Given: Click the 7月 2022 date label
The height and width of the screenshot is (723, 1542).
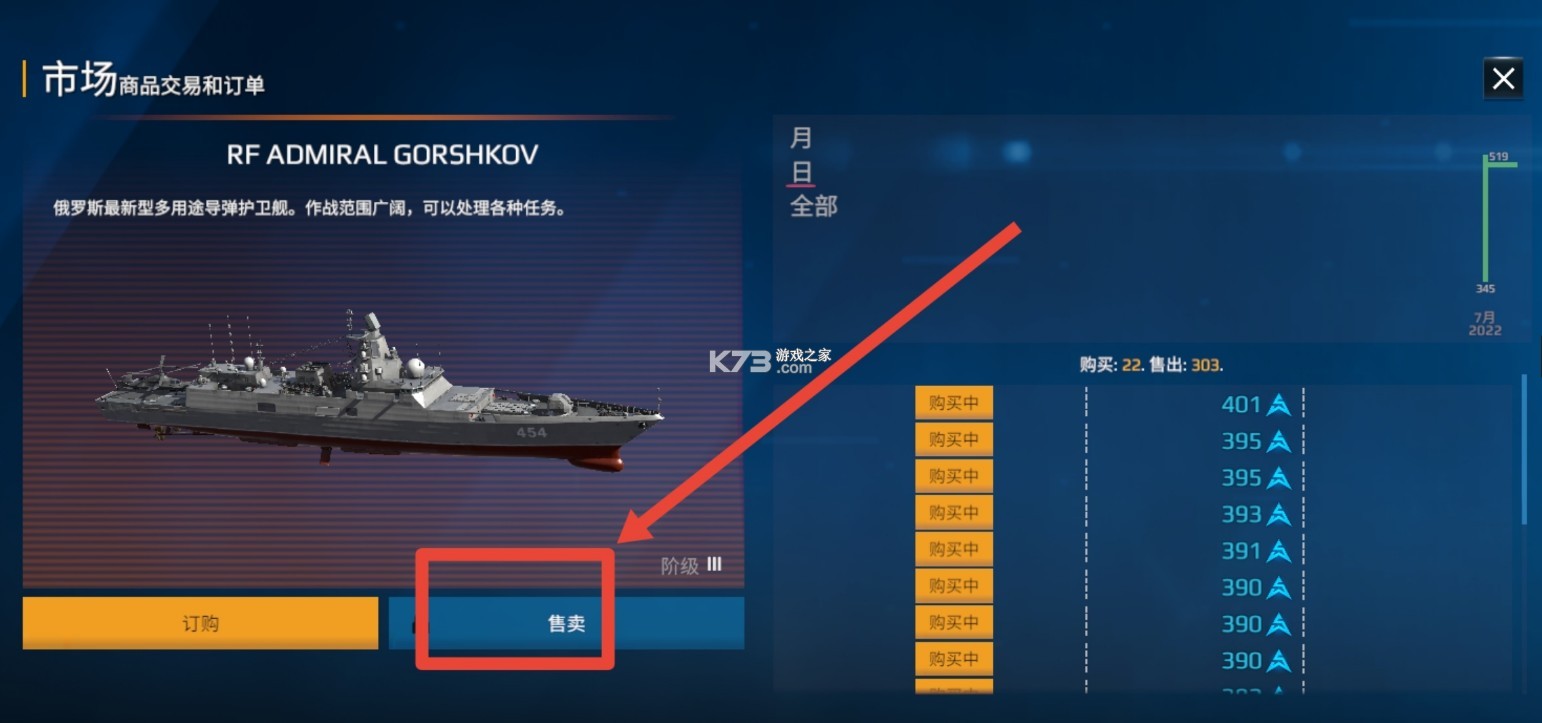Looking at the screenshot, I should [1484, 321].
